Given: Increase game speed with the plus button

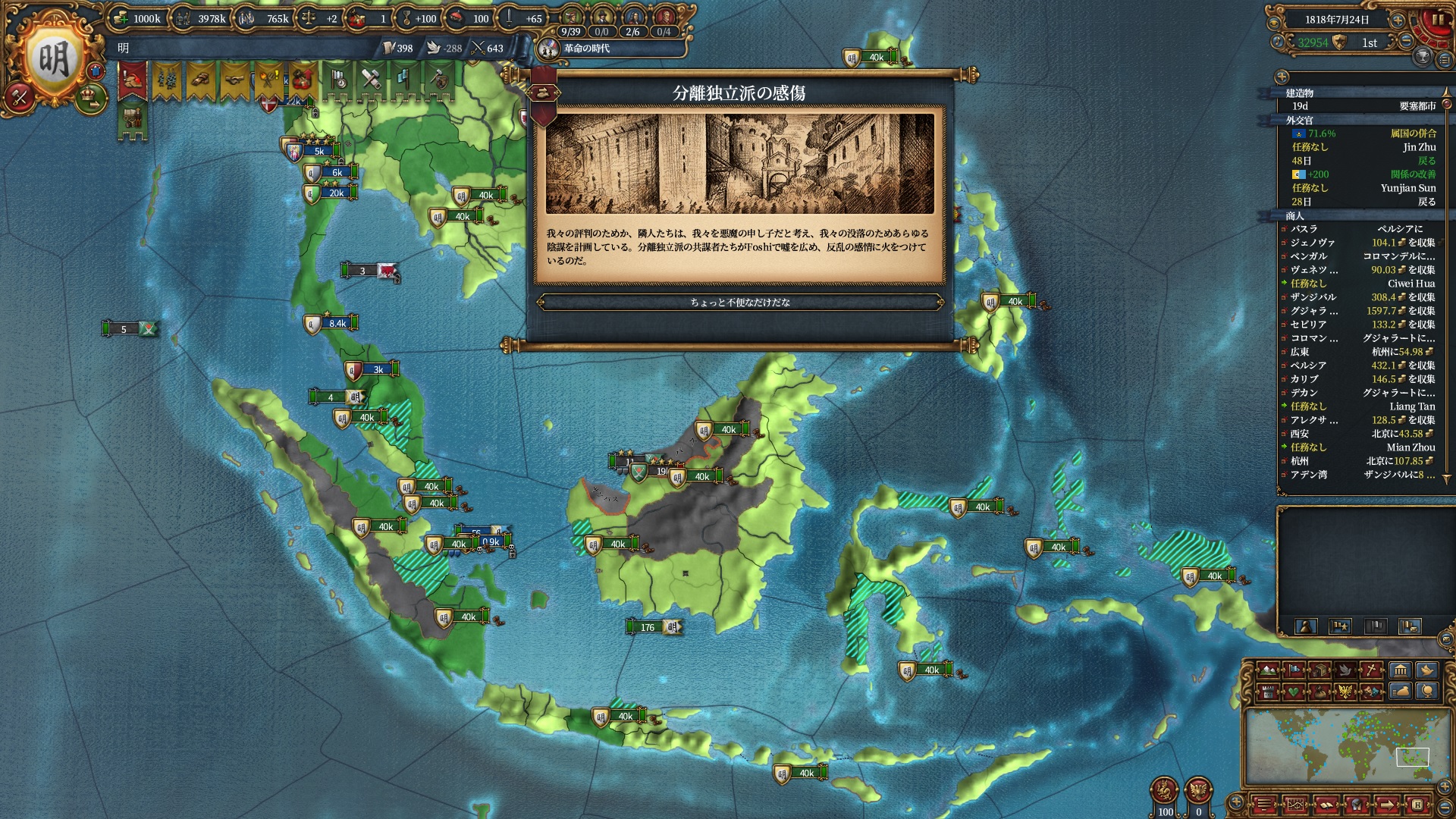Looking at the screenshot, I should (x=1398, y=20).
